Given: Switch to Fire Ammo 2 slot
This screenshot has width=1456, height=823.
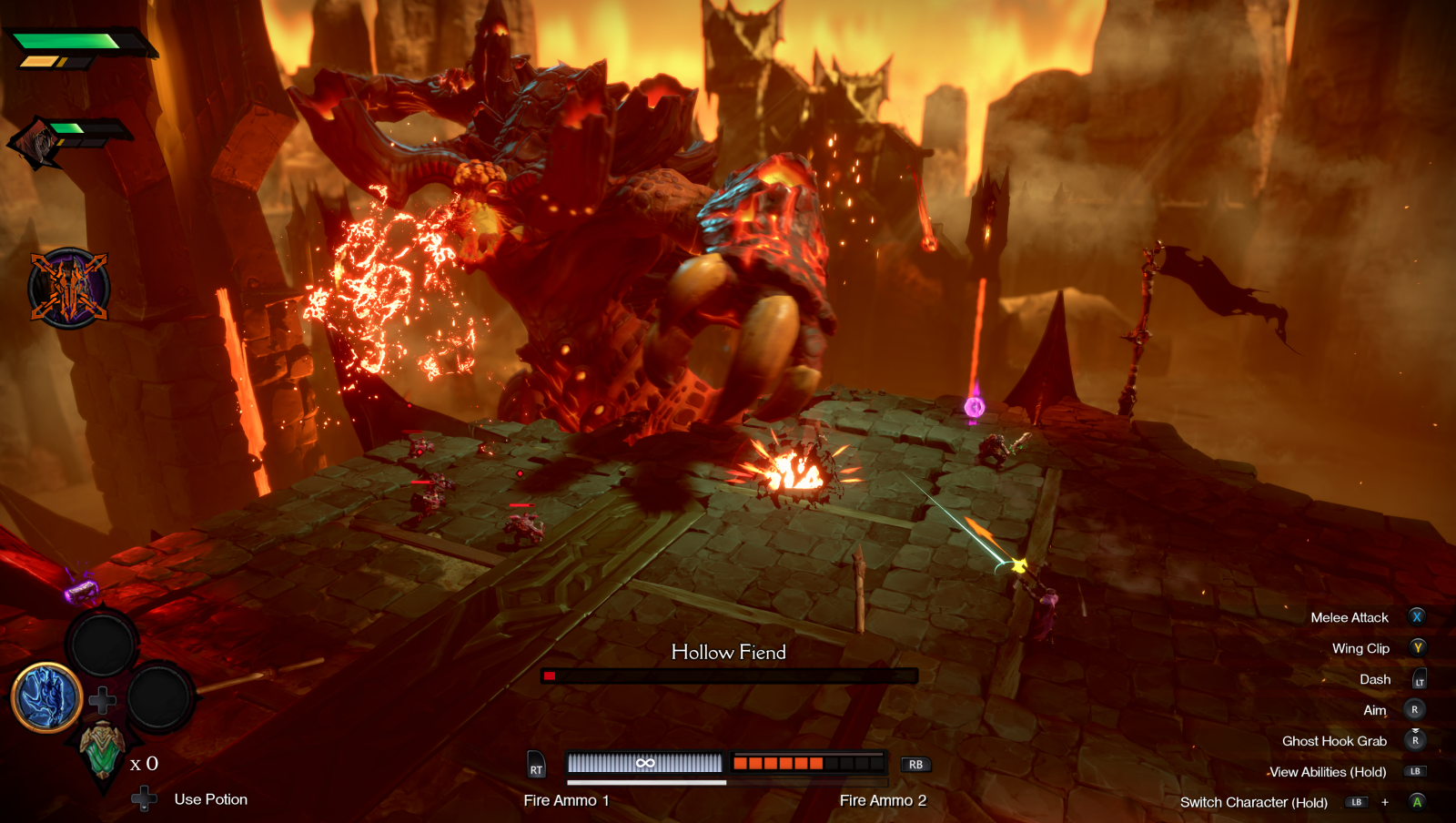Looking at the screenshot, I should tap(808, 763).
